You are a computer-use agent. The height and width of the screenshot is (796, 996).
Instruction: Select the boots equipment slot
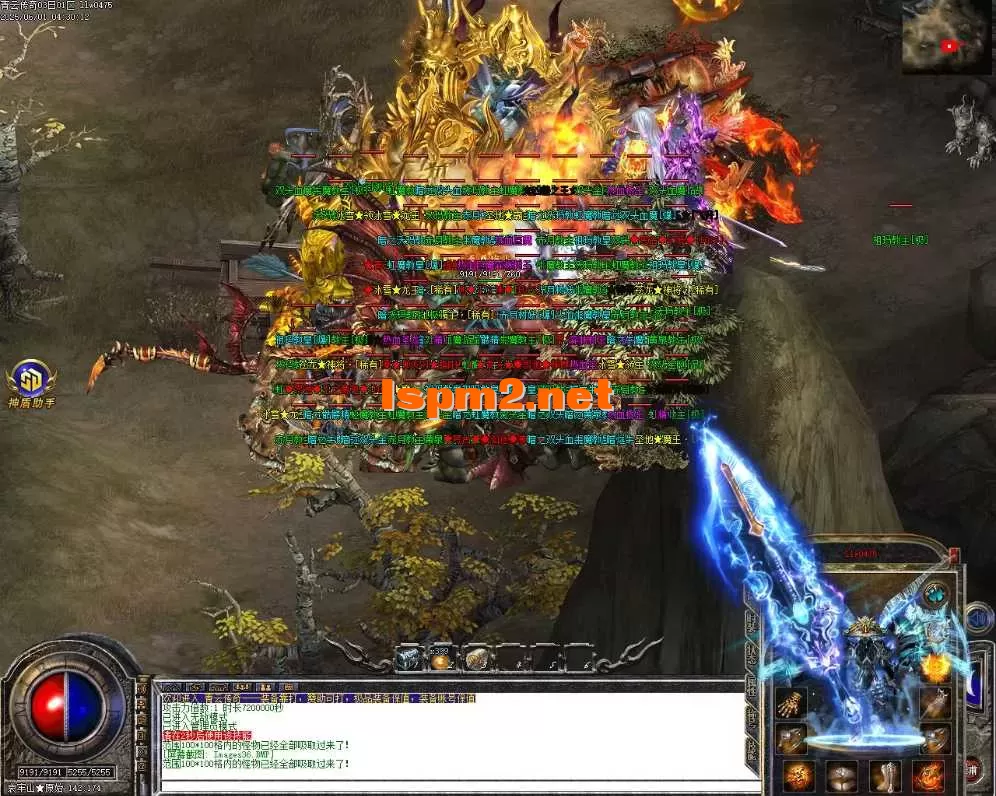click(x=886, y=775)
